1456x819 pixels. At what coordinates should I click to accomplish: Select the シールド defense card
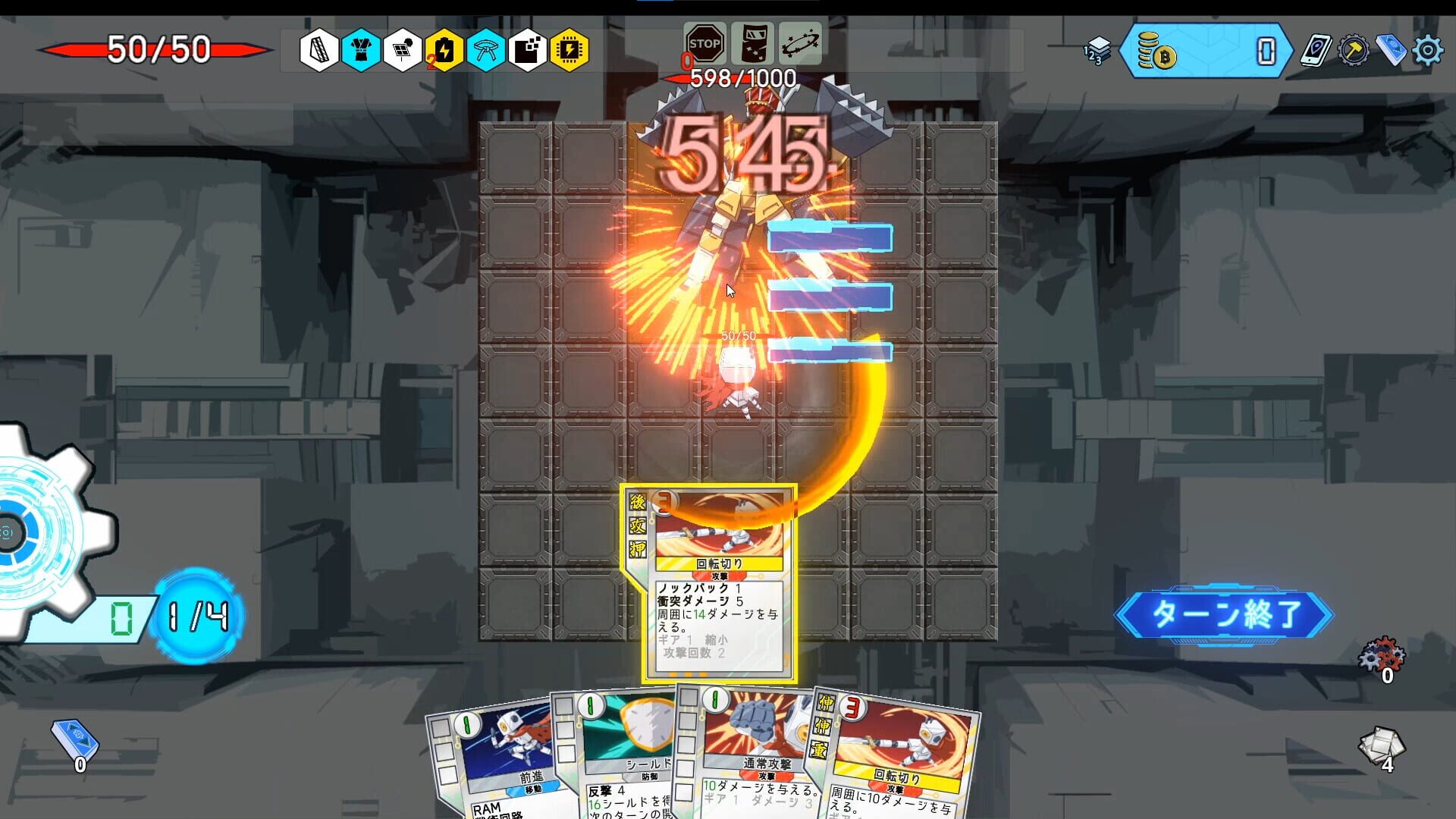tap(629, 766)
